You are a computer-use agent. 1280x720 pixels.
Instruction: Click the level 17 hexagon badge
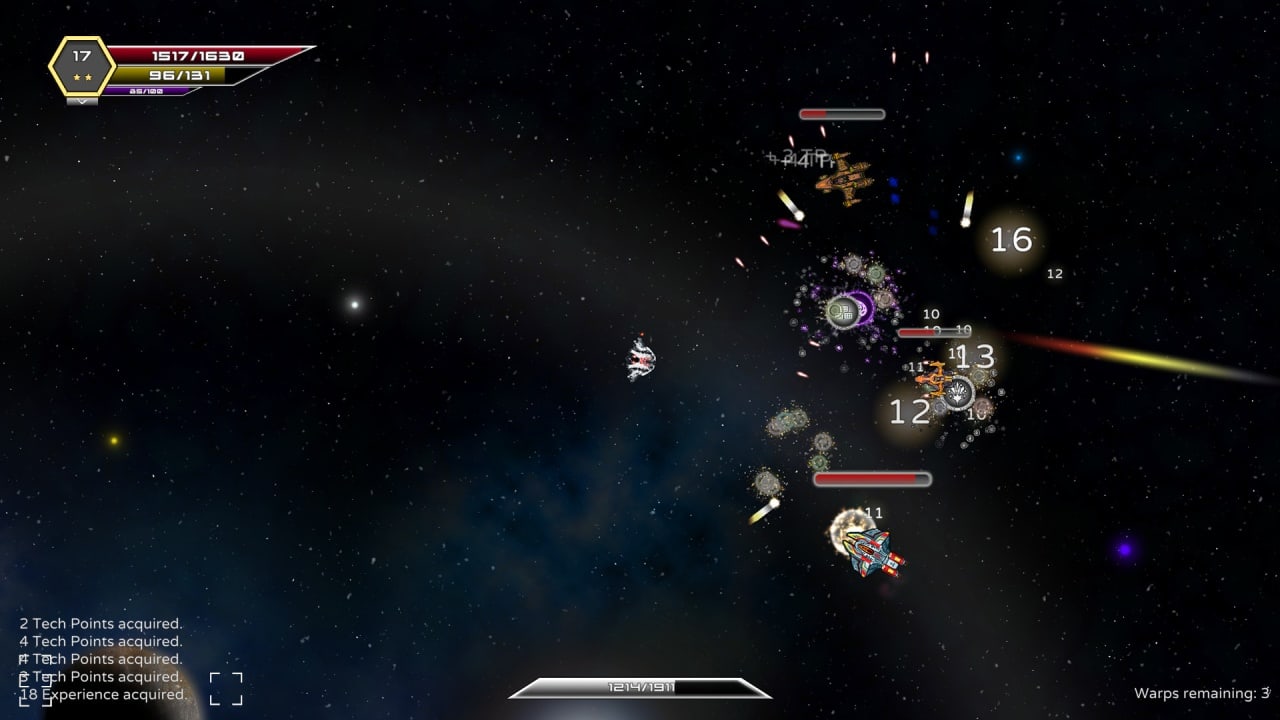pyautogui.click(x=82, y=65)
